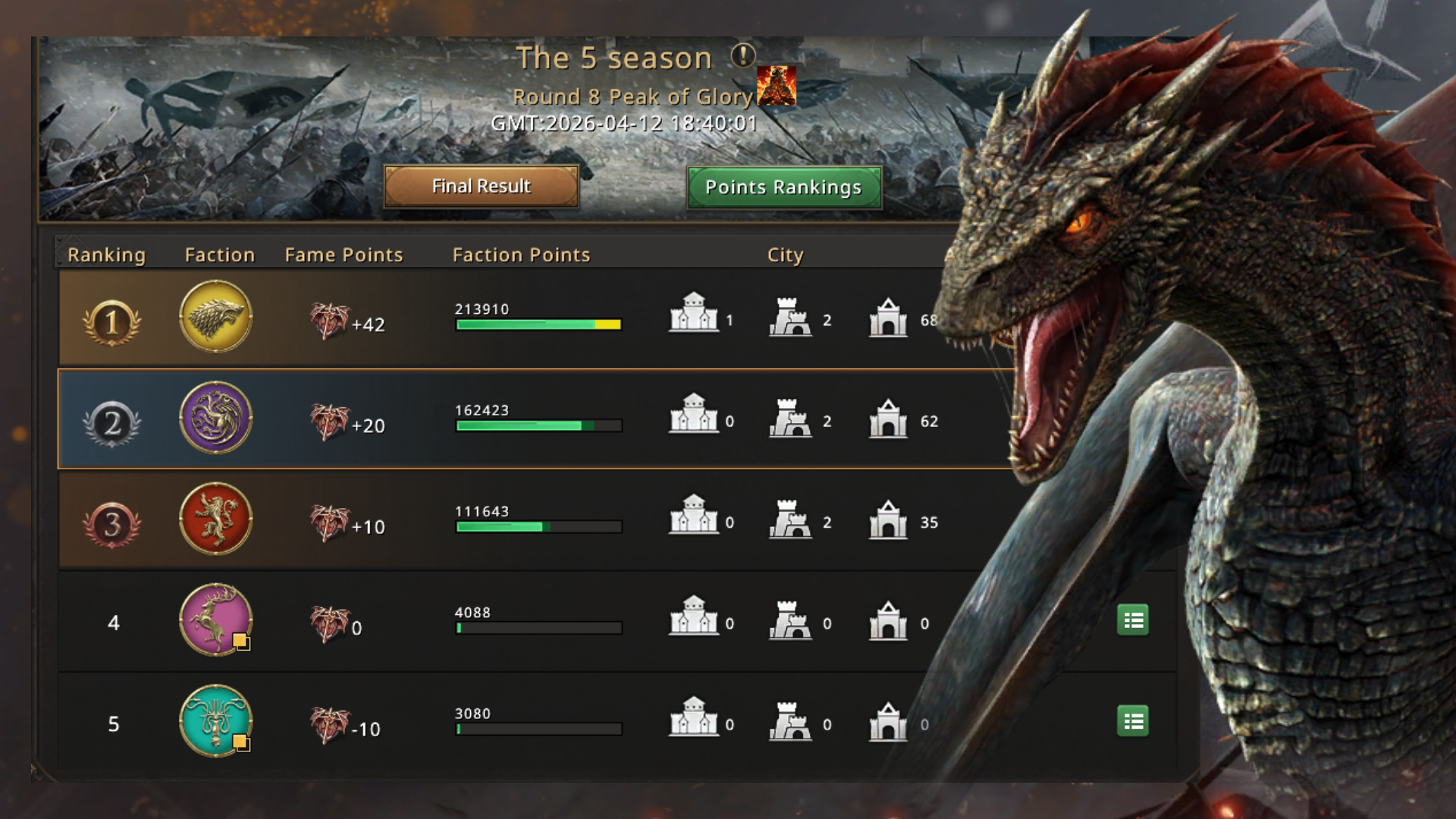Image resolution: width=1456 pixels, height=819 pixels.
Task: Open the Final Result tab
Action: pyautogui.click(x=481, y=187)
